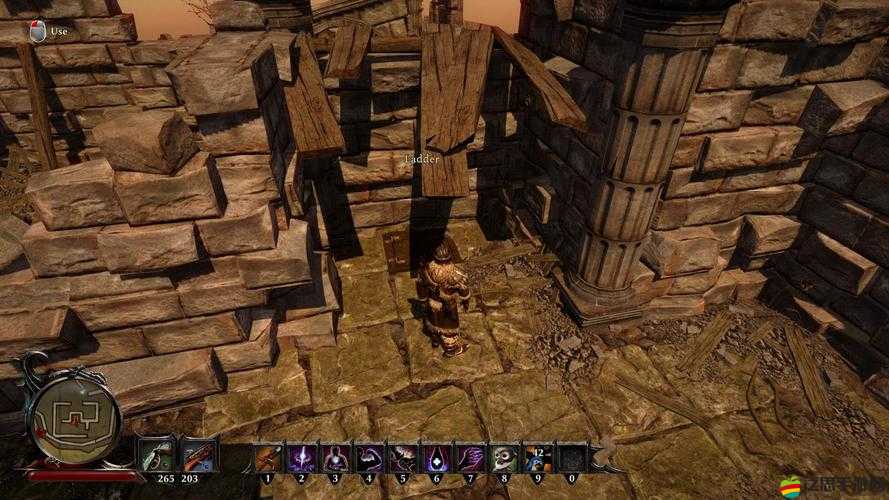Select the weapon slot showing 265
This screenshot has width=889, height=500.
point(156,455)
